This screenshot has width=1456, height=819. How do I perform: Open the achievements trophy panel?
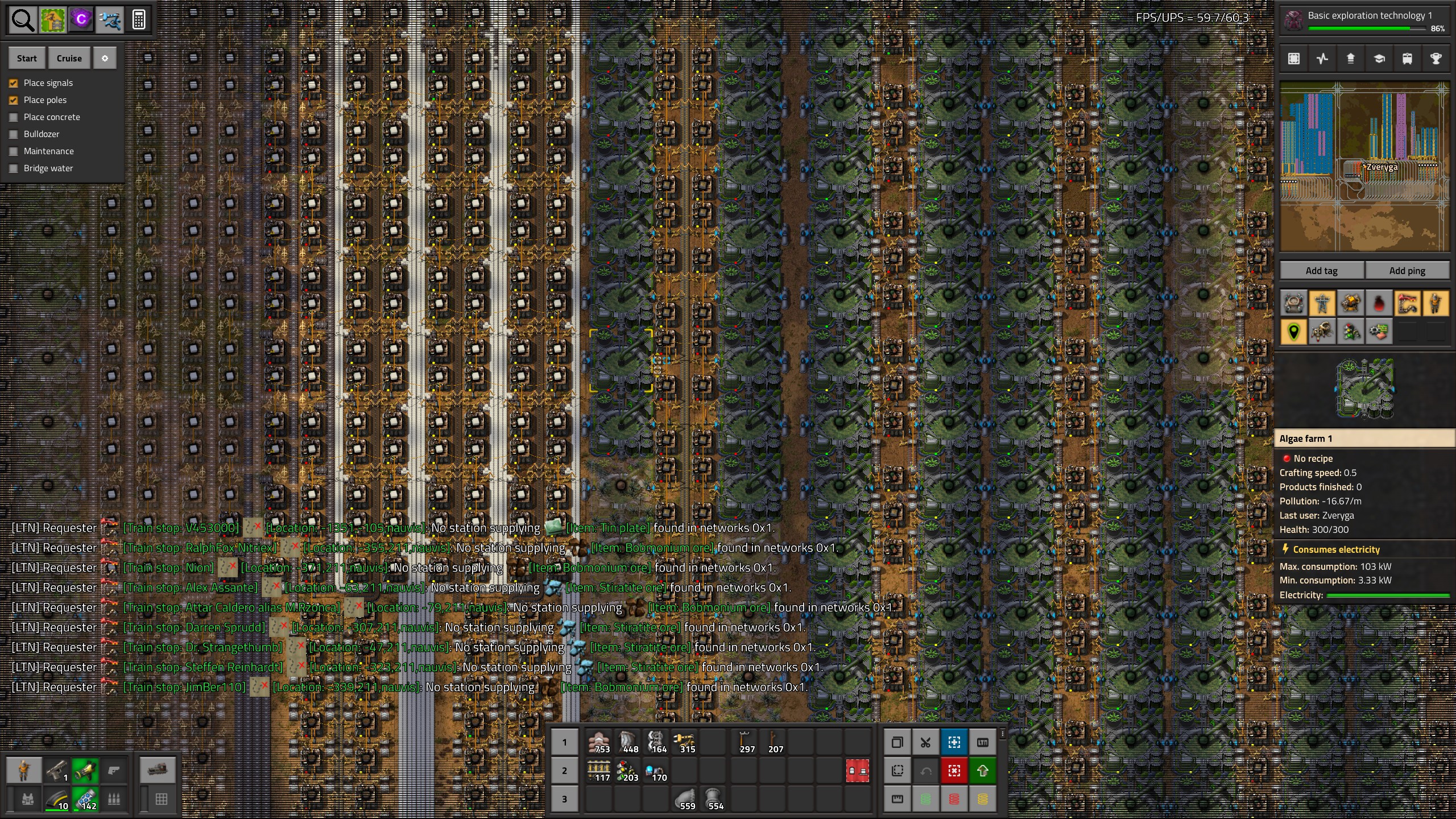(x=1436, y=59)
